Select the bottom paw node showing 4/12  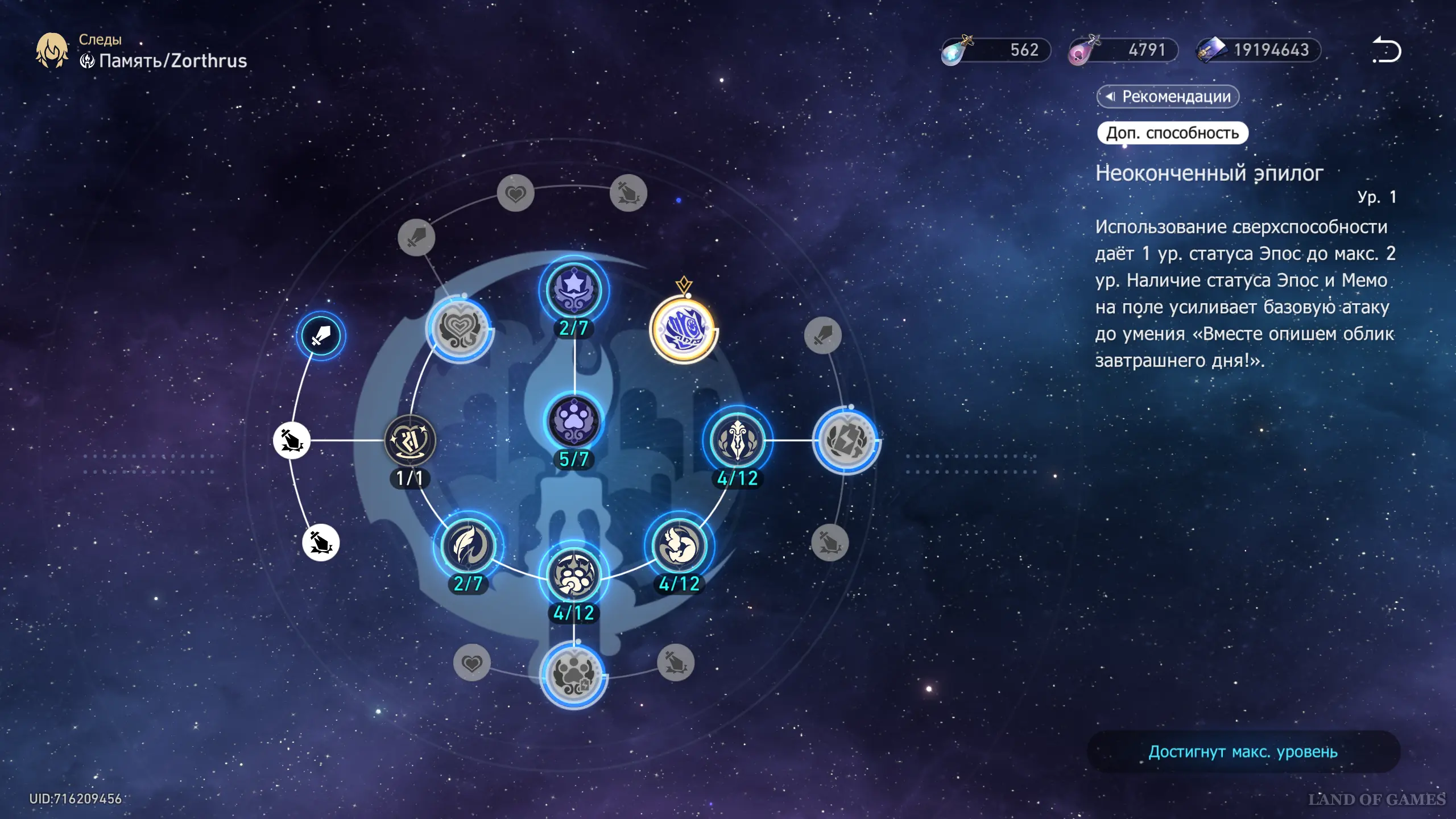click(574, 576)
